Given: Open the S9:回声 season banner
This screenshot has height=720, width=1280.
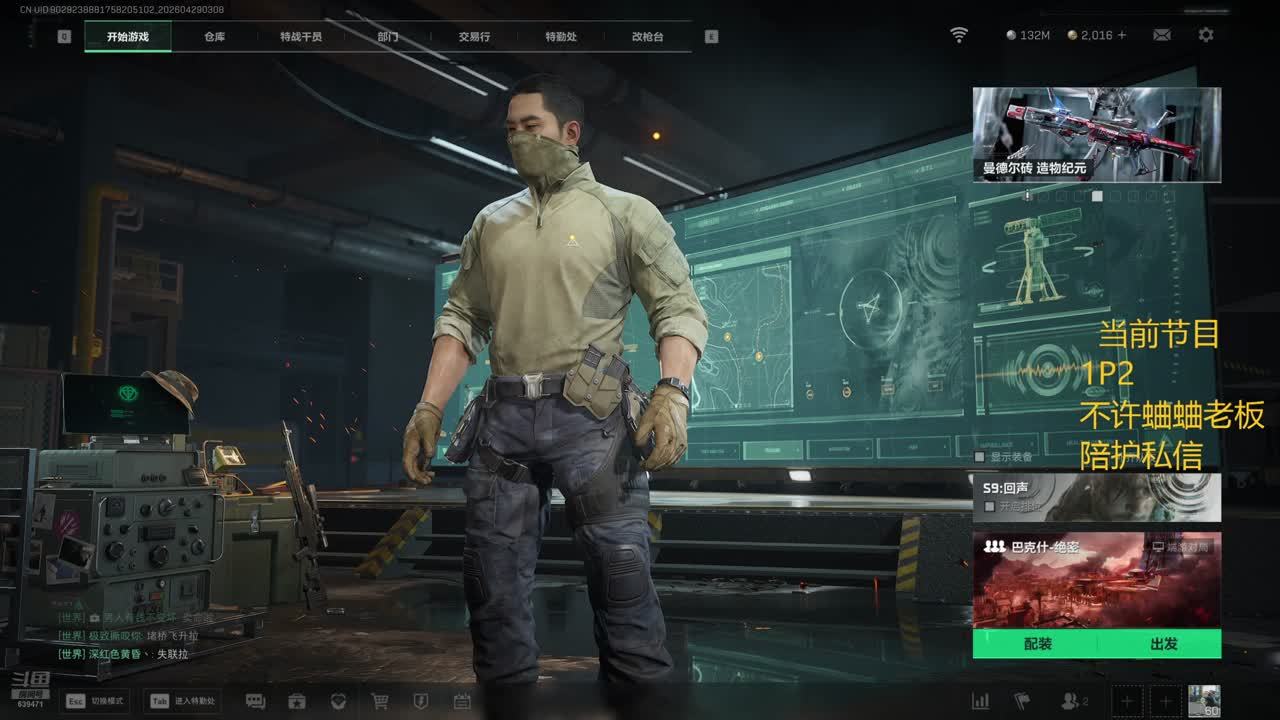Looking at the screenshot, I should click(1096, 497).
